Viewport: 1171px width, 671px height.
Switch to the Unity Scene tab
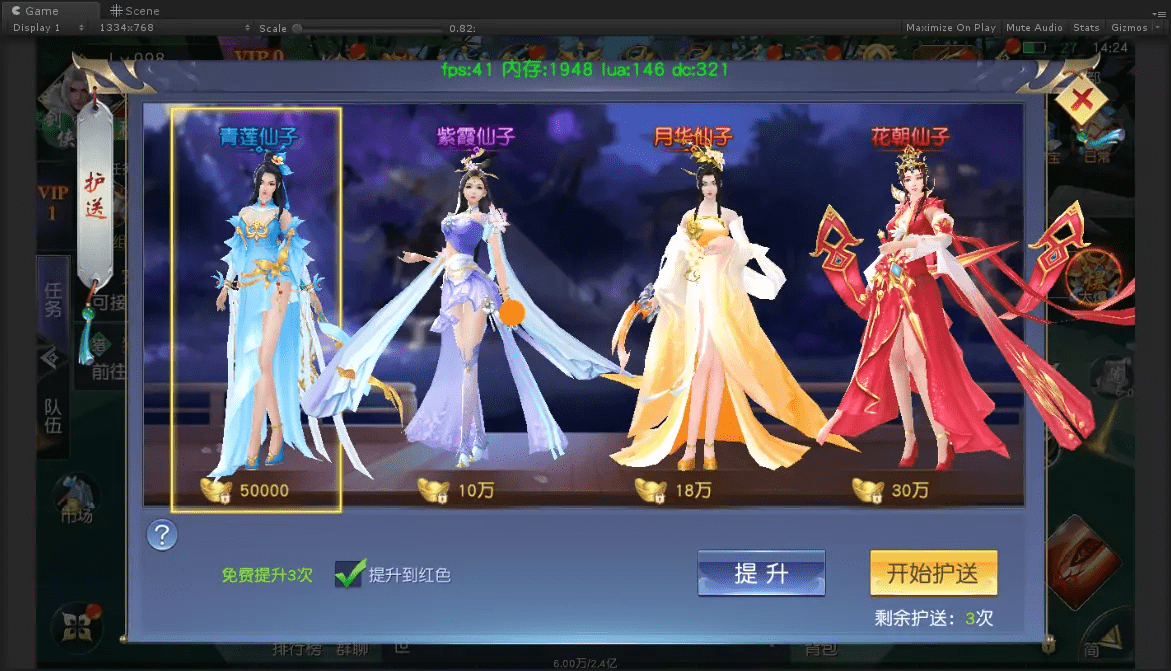click(135, 11)
